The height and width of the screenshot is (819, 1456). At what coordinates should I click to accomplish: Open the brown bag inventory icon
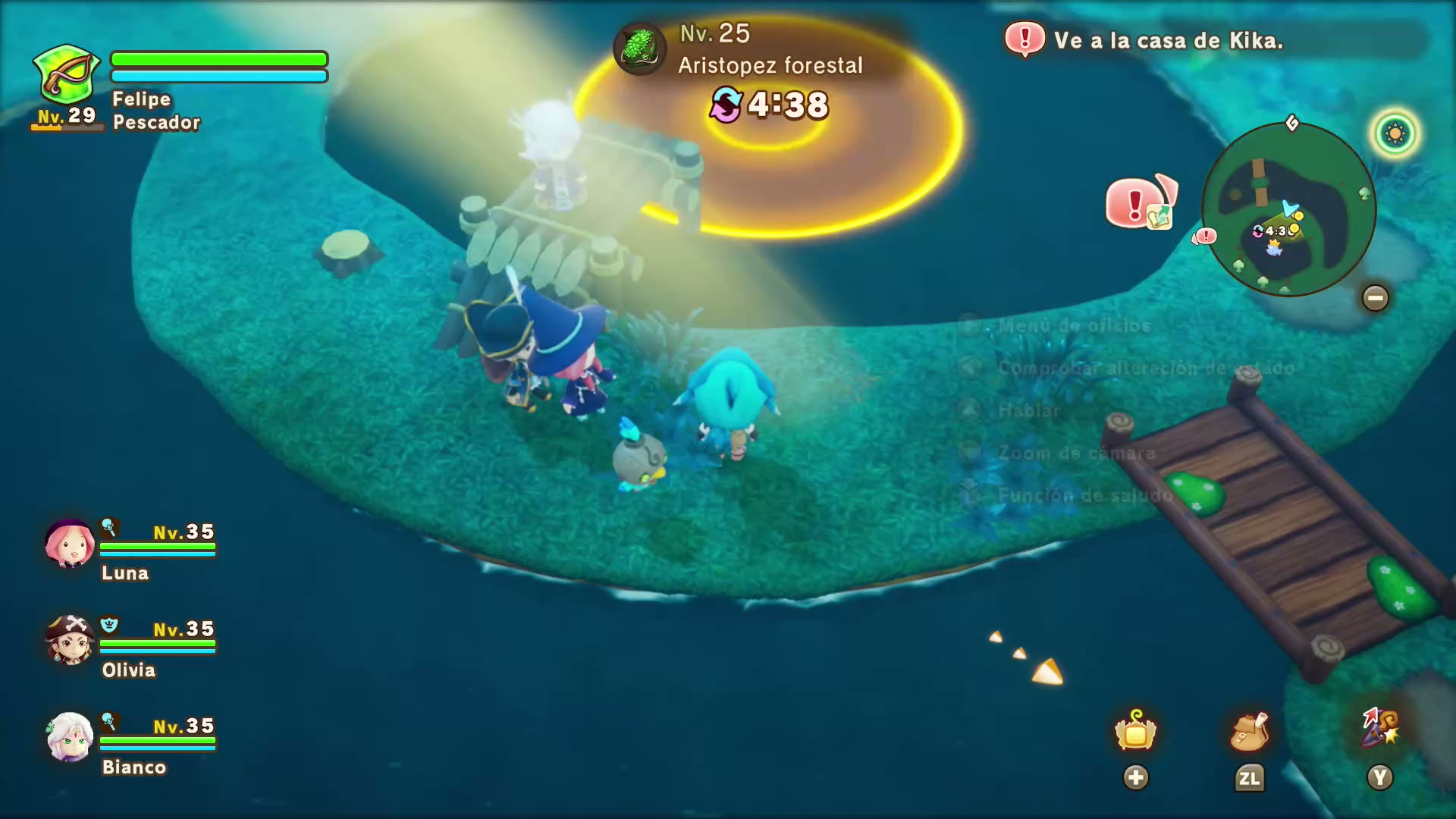(1249, 731)
